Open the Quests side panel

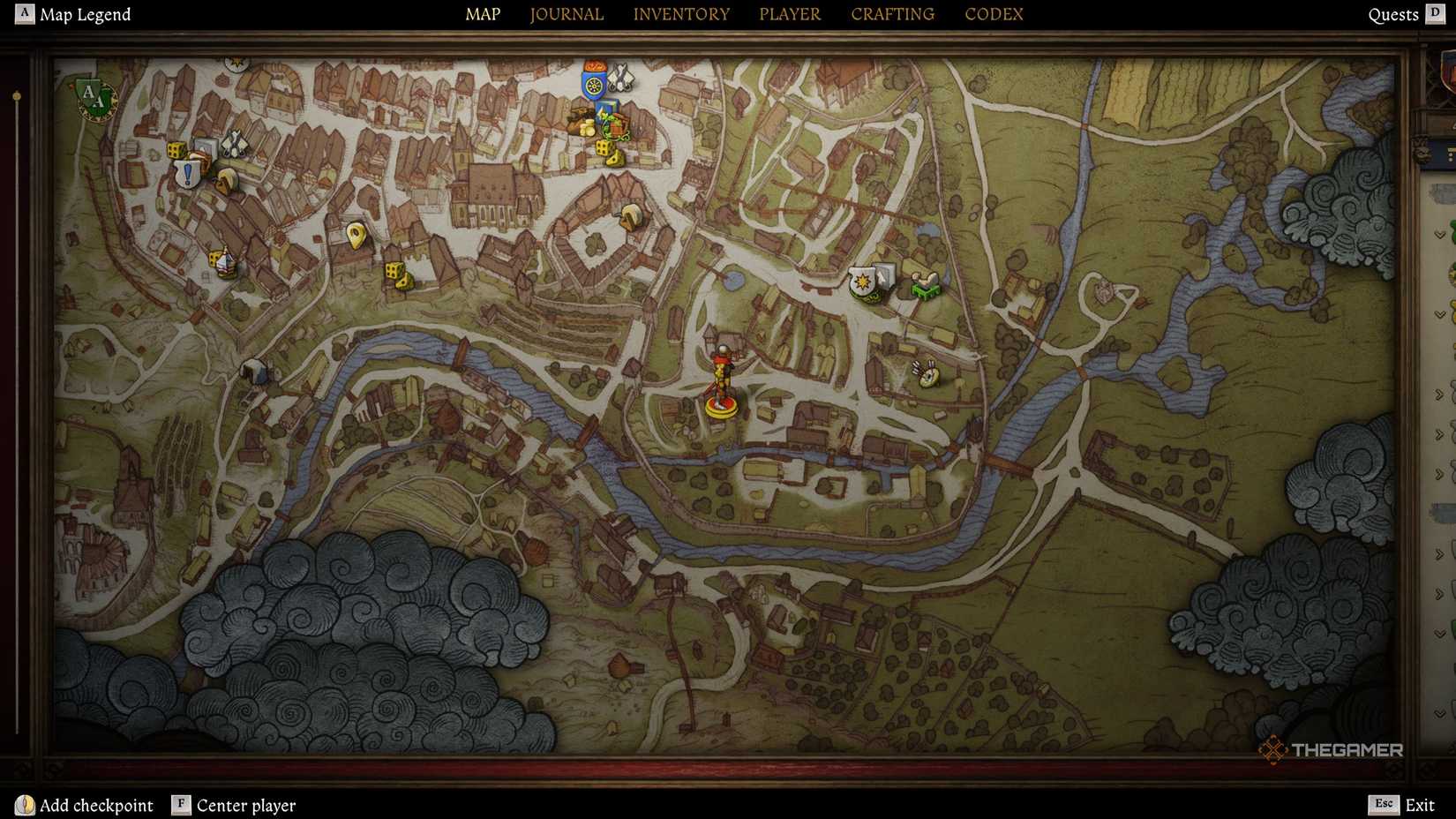click(x=1394, y=14)
